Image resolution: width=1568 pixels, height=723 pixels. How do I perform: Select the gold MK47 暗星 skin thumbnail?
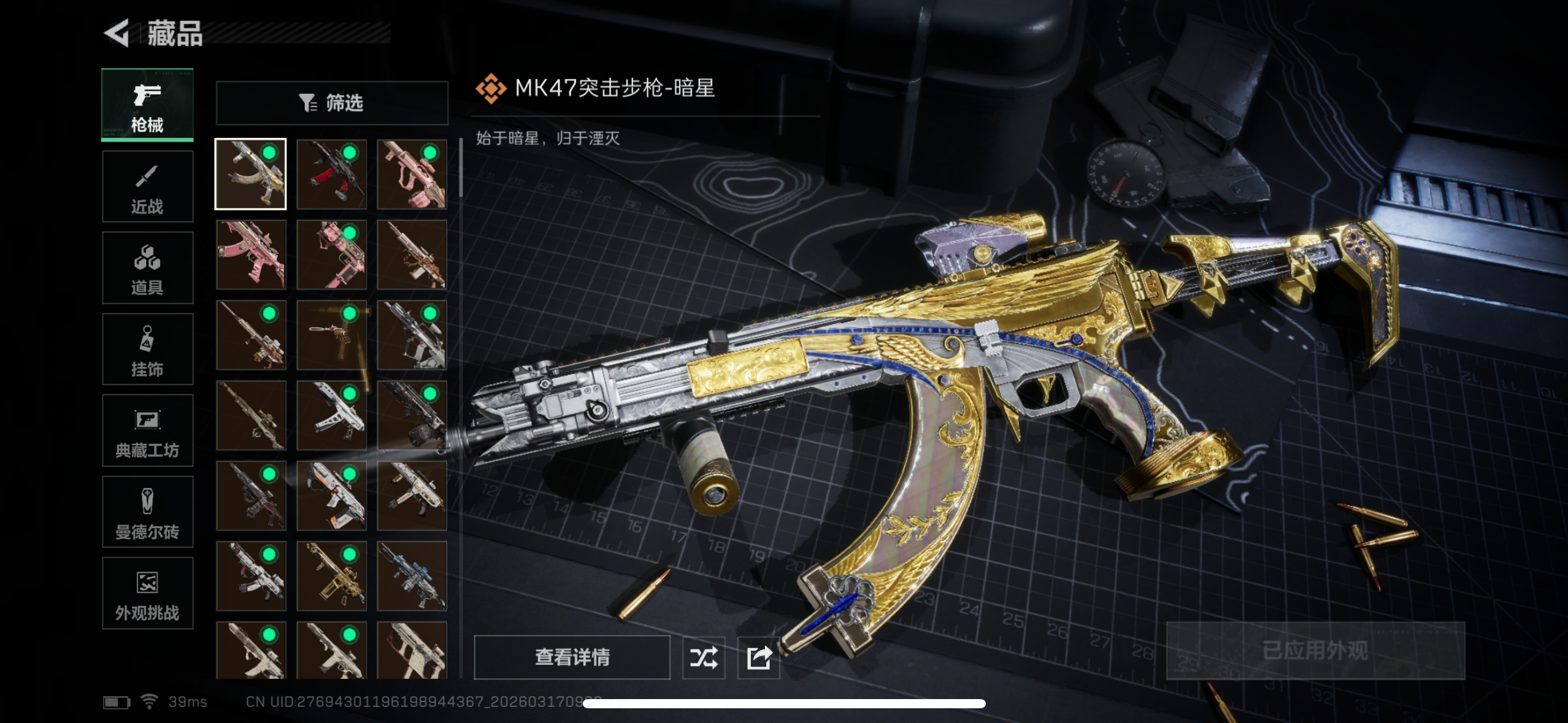(x=250, y=174)
